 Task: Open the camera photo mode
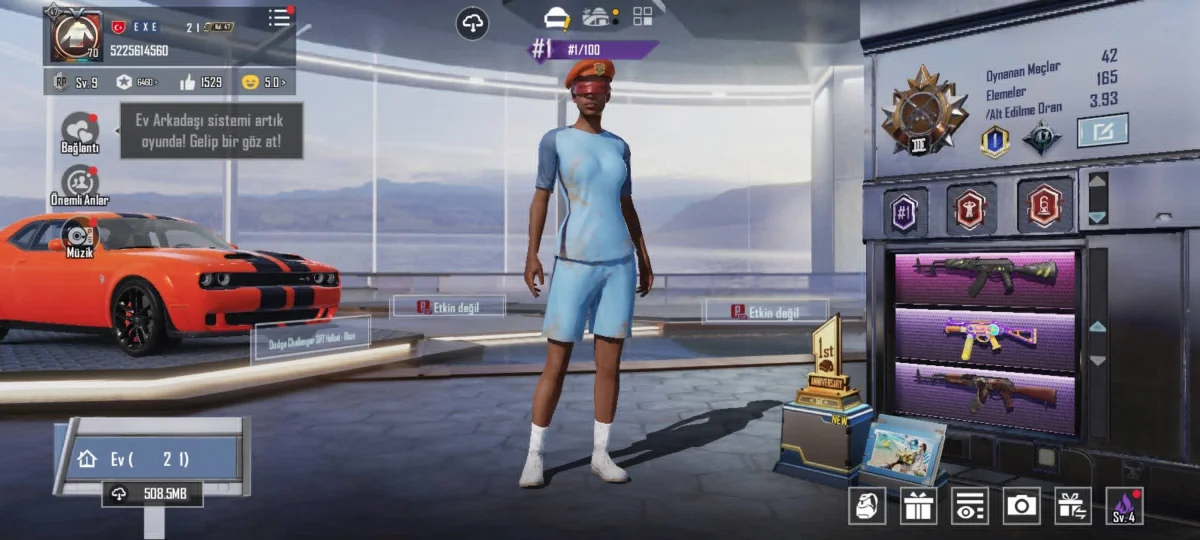1021,506
